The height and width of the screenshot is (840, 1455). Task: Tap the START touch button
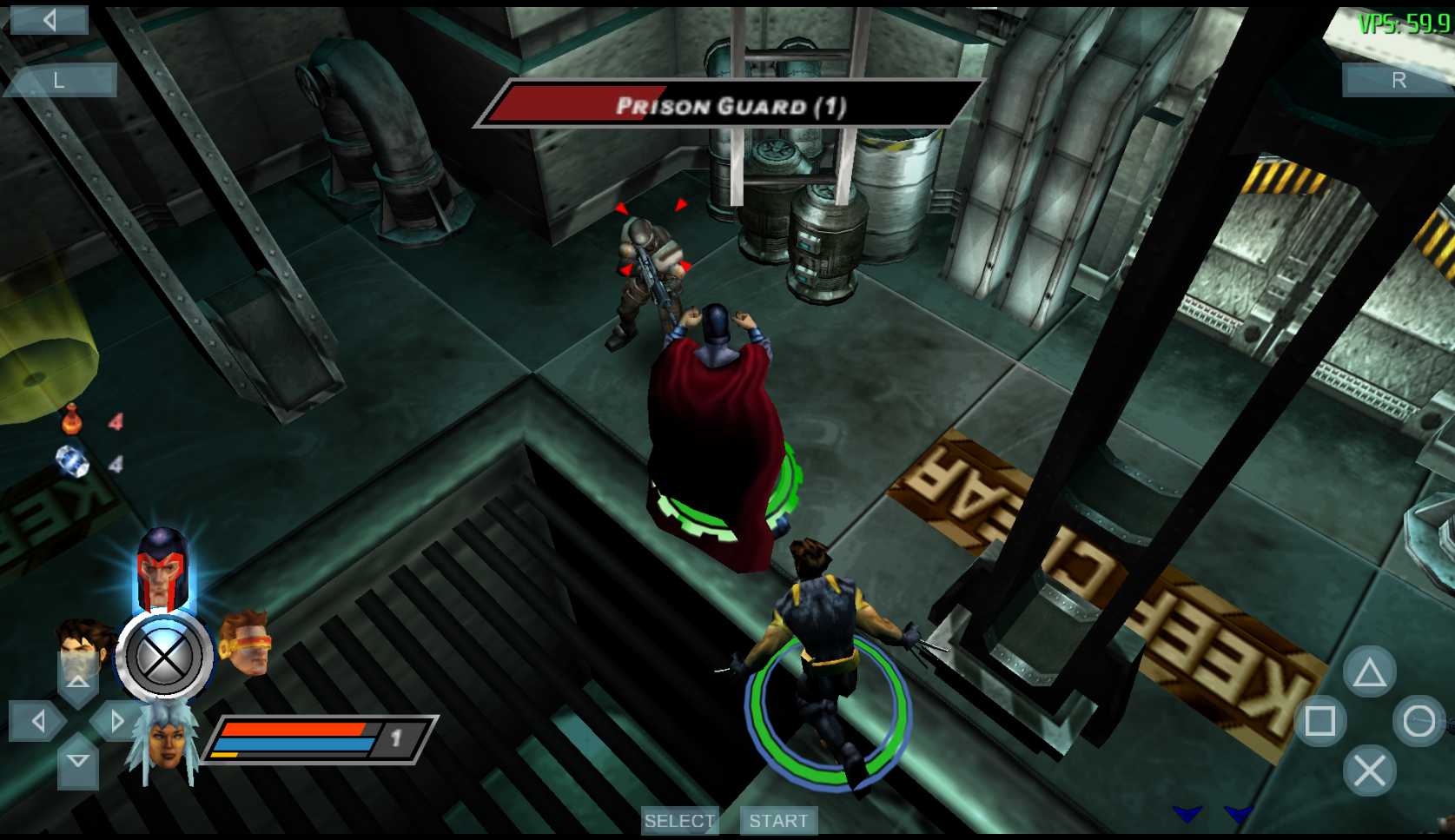point(777,821)
